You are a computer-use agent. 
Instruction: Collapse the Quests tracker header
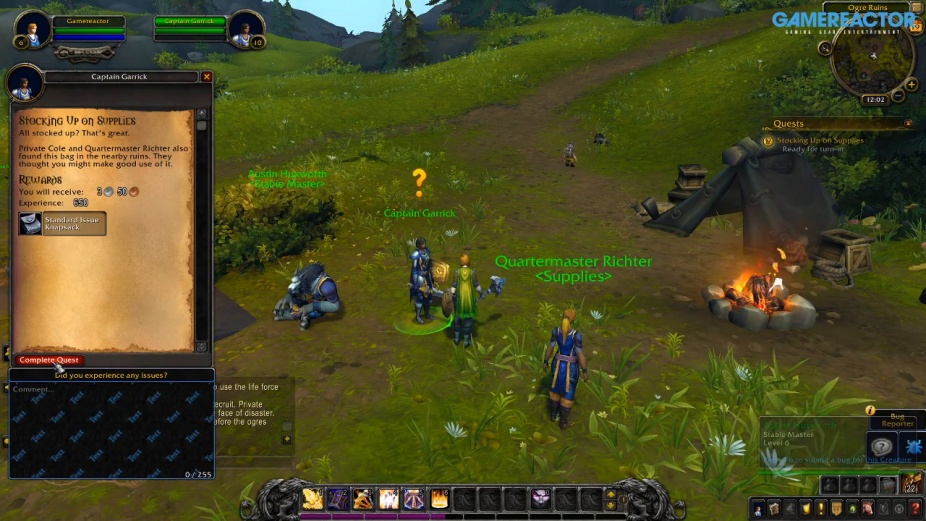(907, 124)
